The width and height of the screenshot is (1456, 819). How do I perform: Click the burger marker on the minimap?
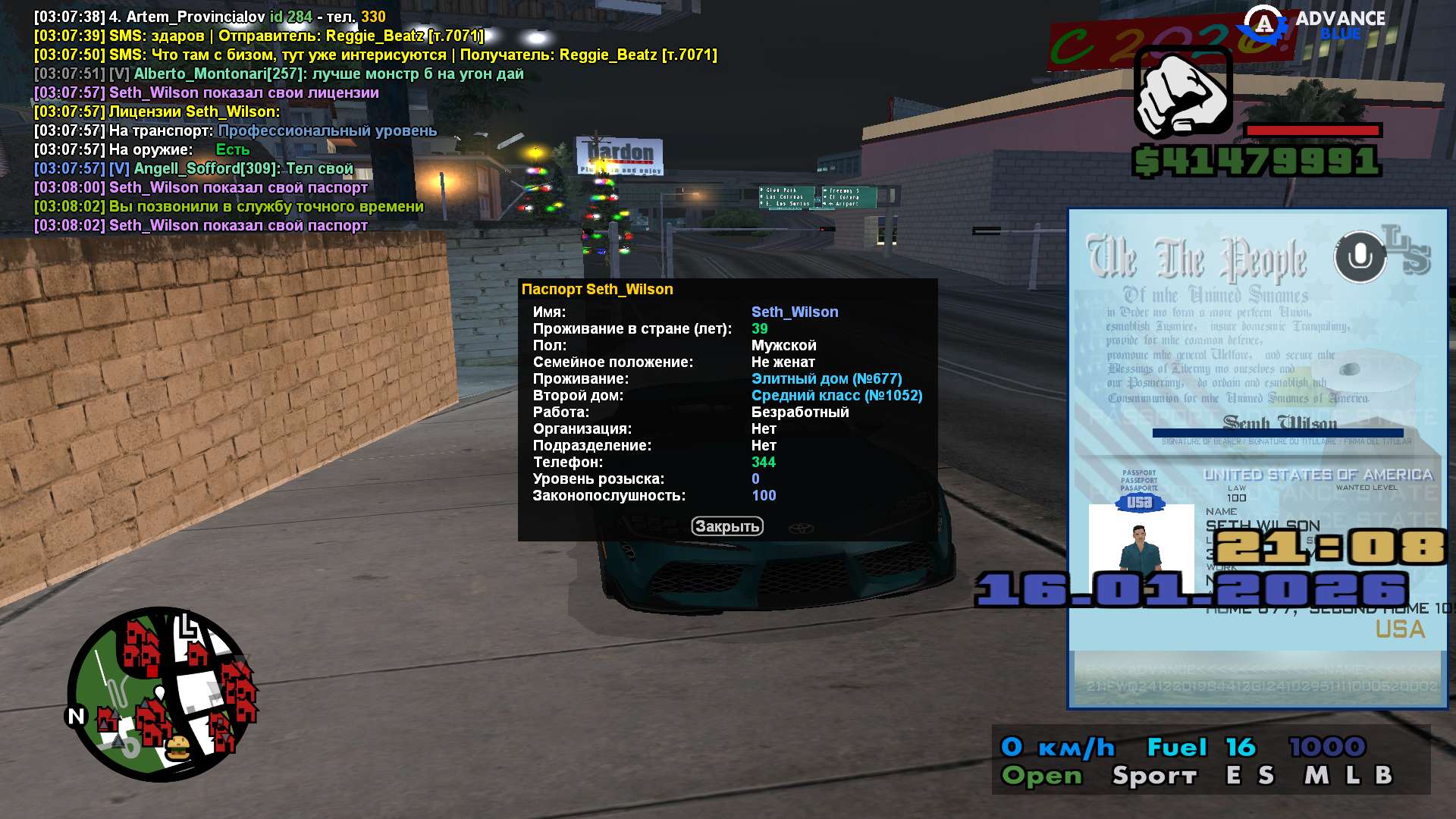[x=178, y=748]
